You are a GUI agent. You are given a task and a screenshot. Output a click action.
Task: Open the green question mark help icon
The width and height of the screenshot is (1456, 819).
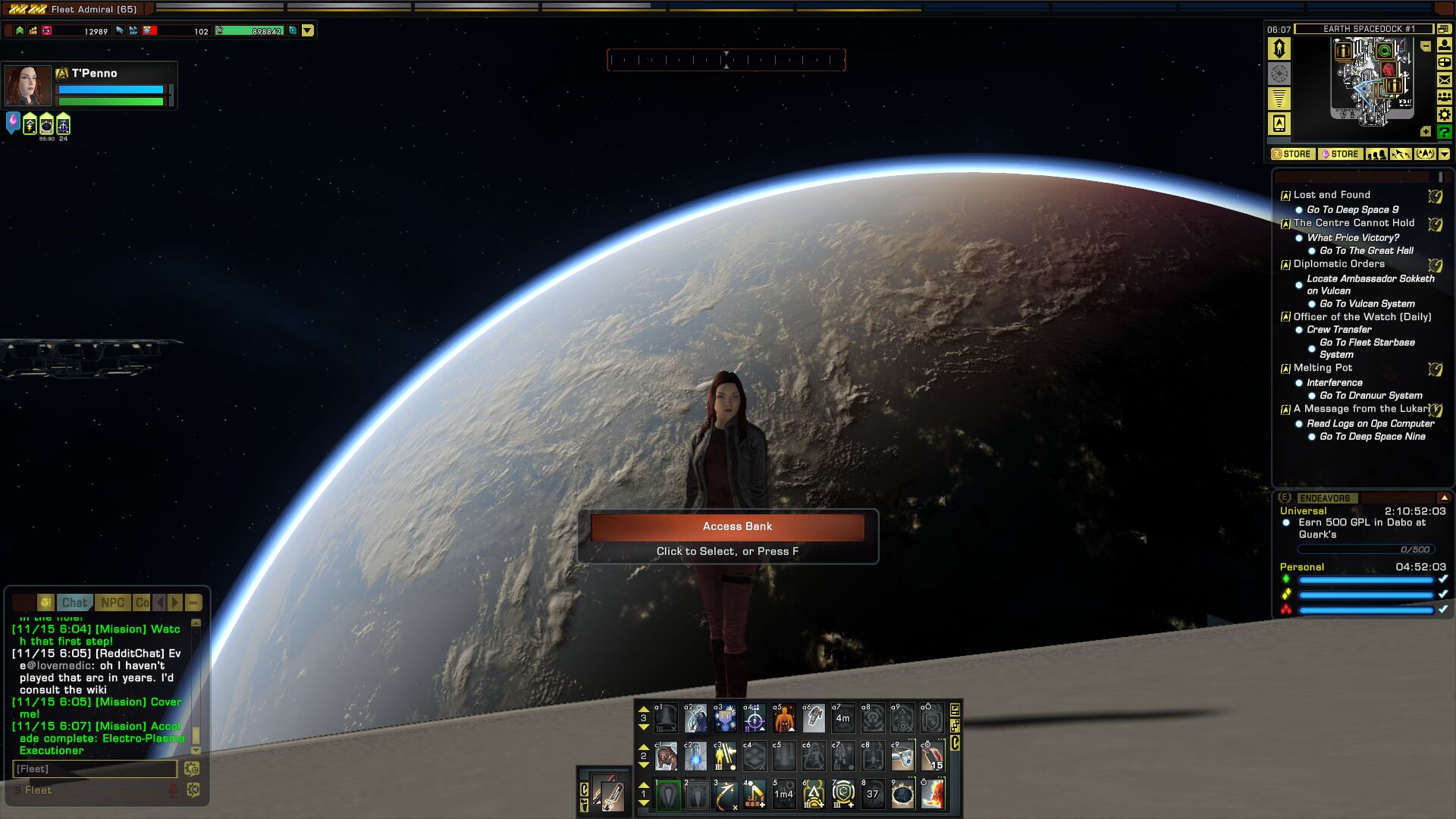point(1445,132)
